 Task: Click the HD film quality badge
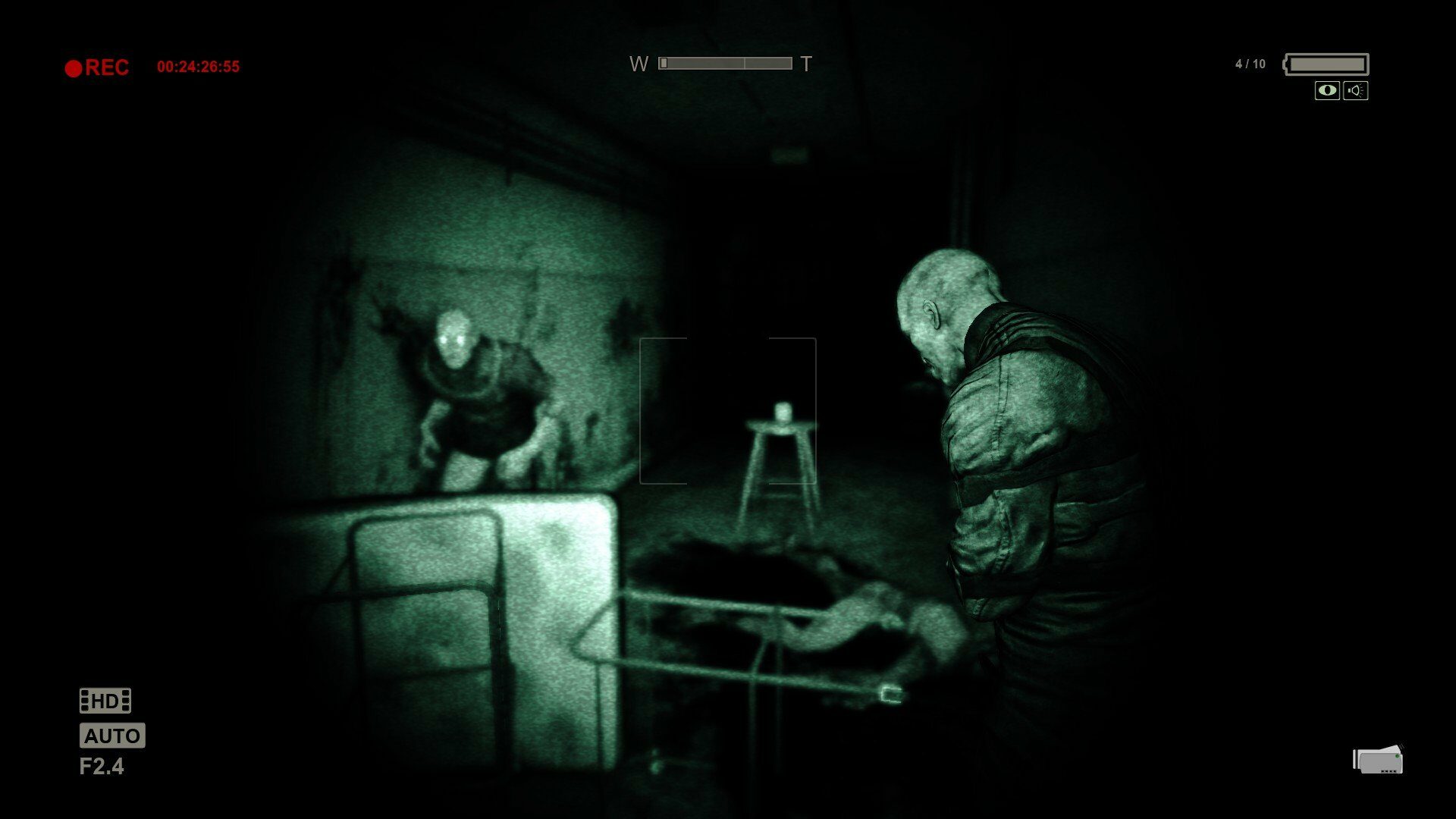(105, 701)
